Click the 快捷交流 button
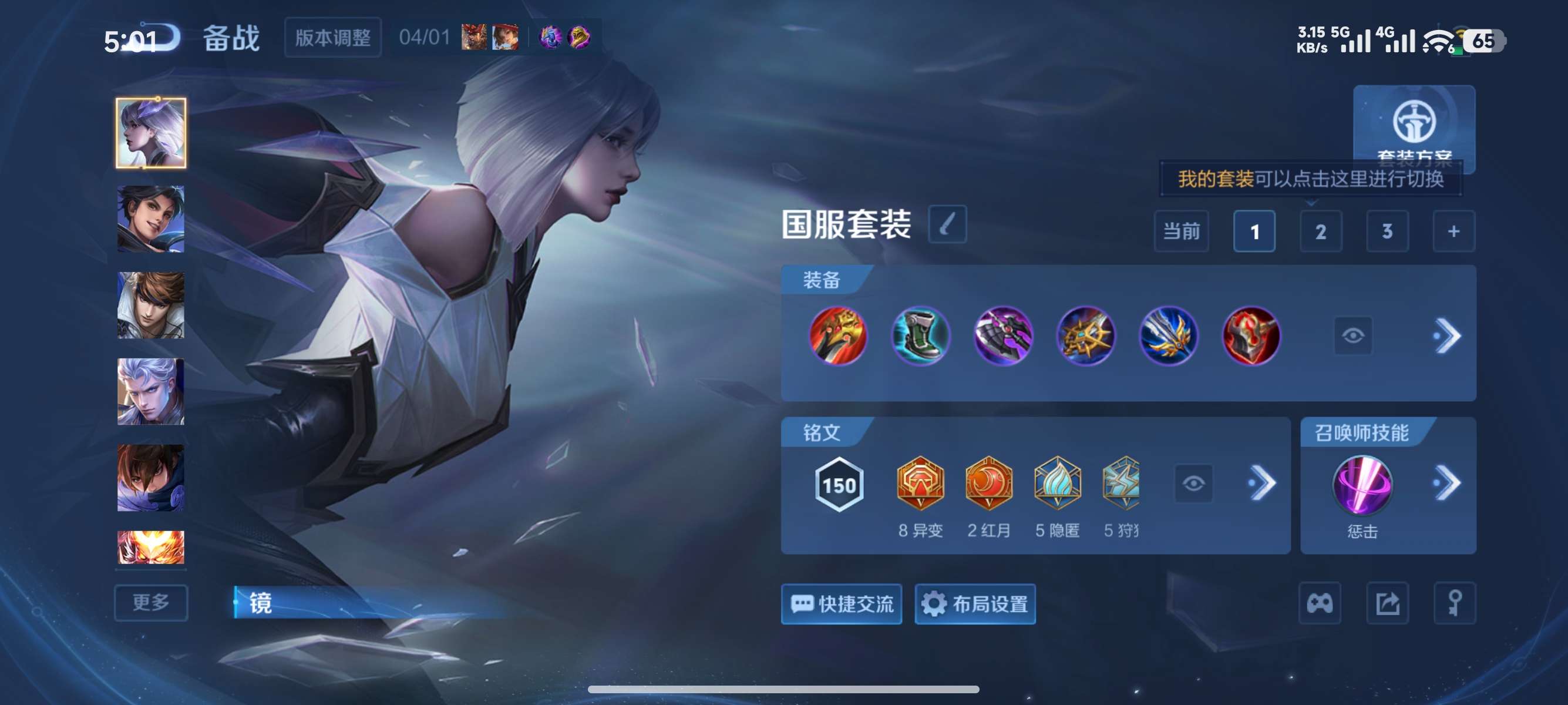1568x705 pixels. click(842, 605)
